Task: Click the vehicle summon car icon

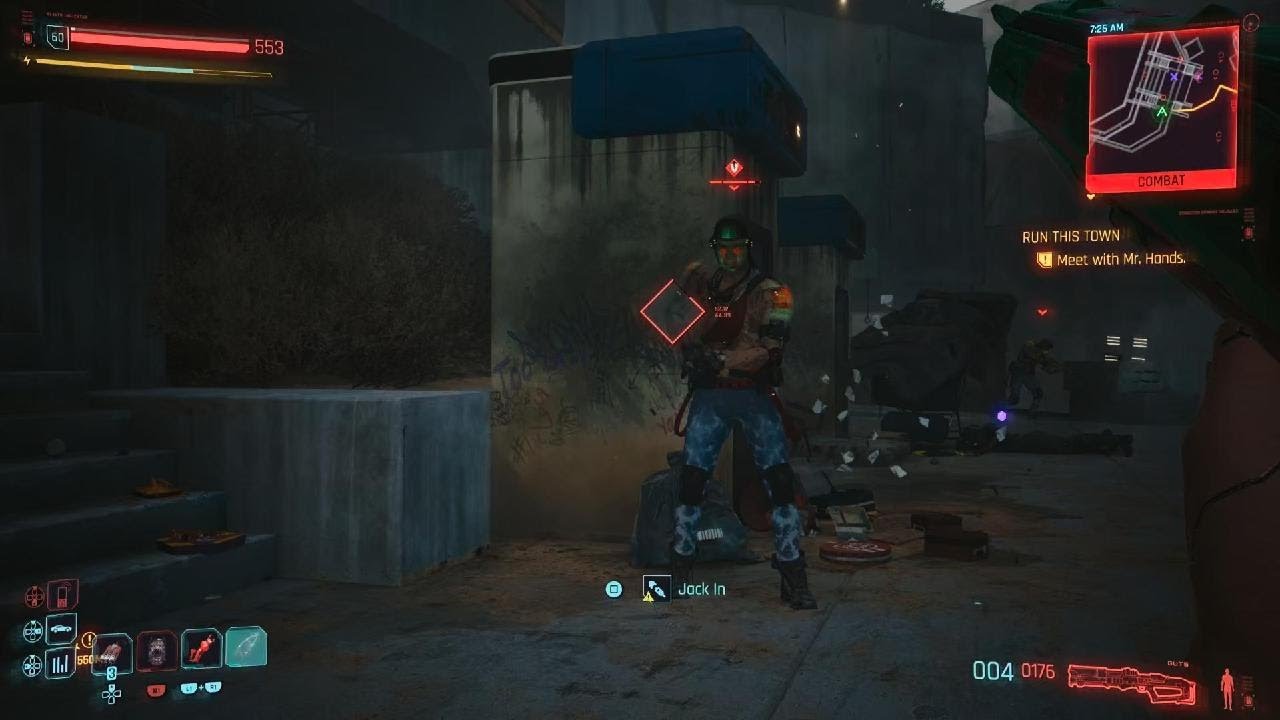Action: (60, 628)
